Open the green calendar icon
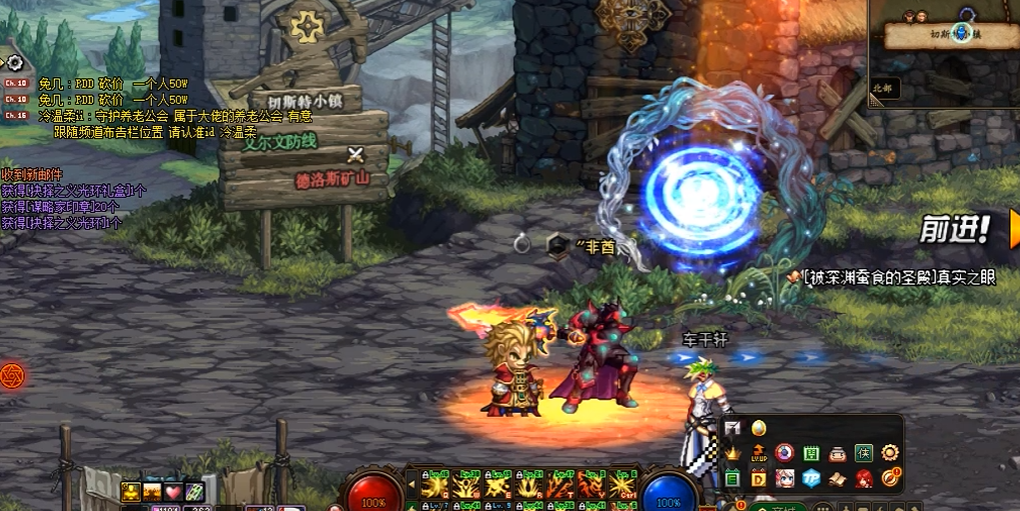Viewport: 1020px width, 511px height. pos(811,453)
